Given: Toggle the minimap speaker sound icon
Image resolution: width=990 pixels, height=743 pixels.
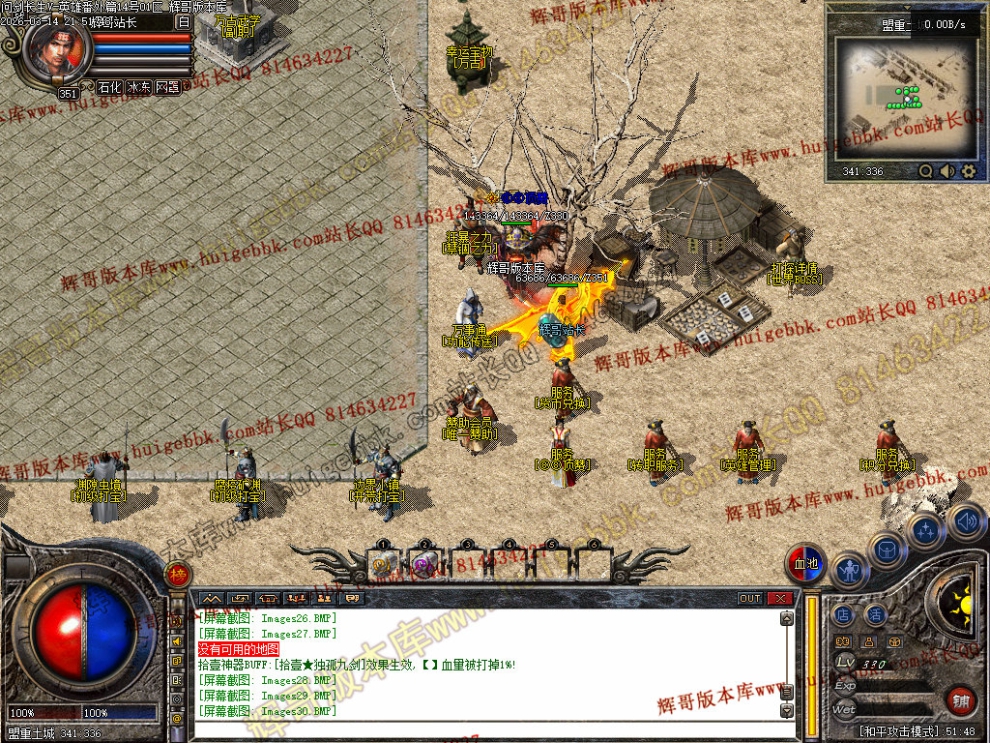Looking at the screenshot, I should (947, 171).
